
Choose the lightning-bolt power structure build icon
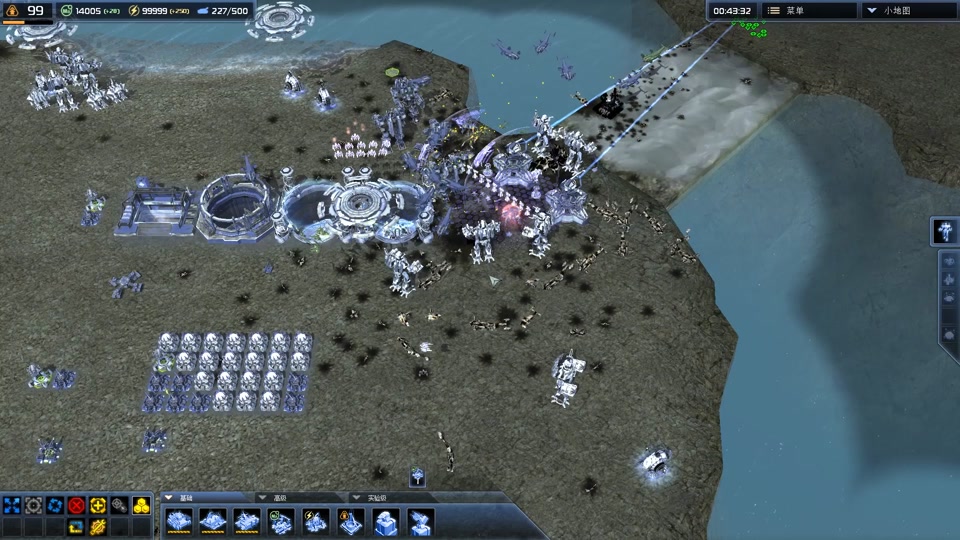pos(315,521)
